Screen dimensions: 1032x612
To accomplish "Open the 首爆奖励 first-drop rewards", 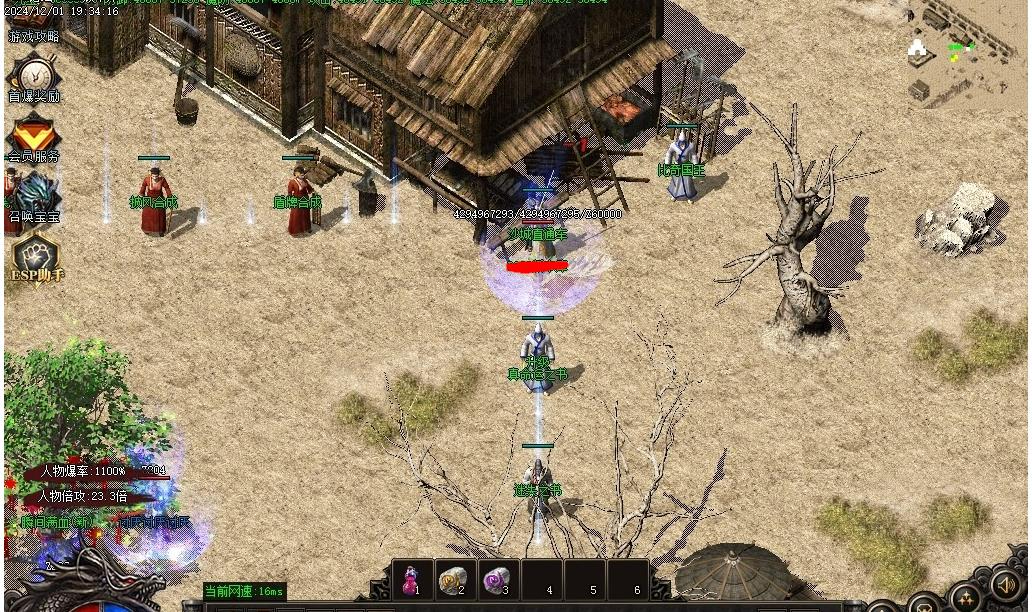I will click(x=35, y=76).
